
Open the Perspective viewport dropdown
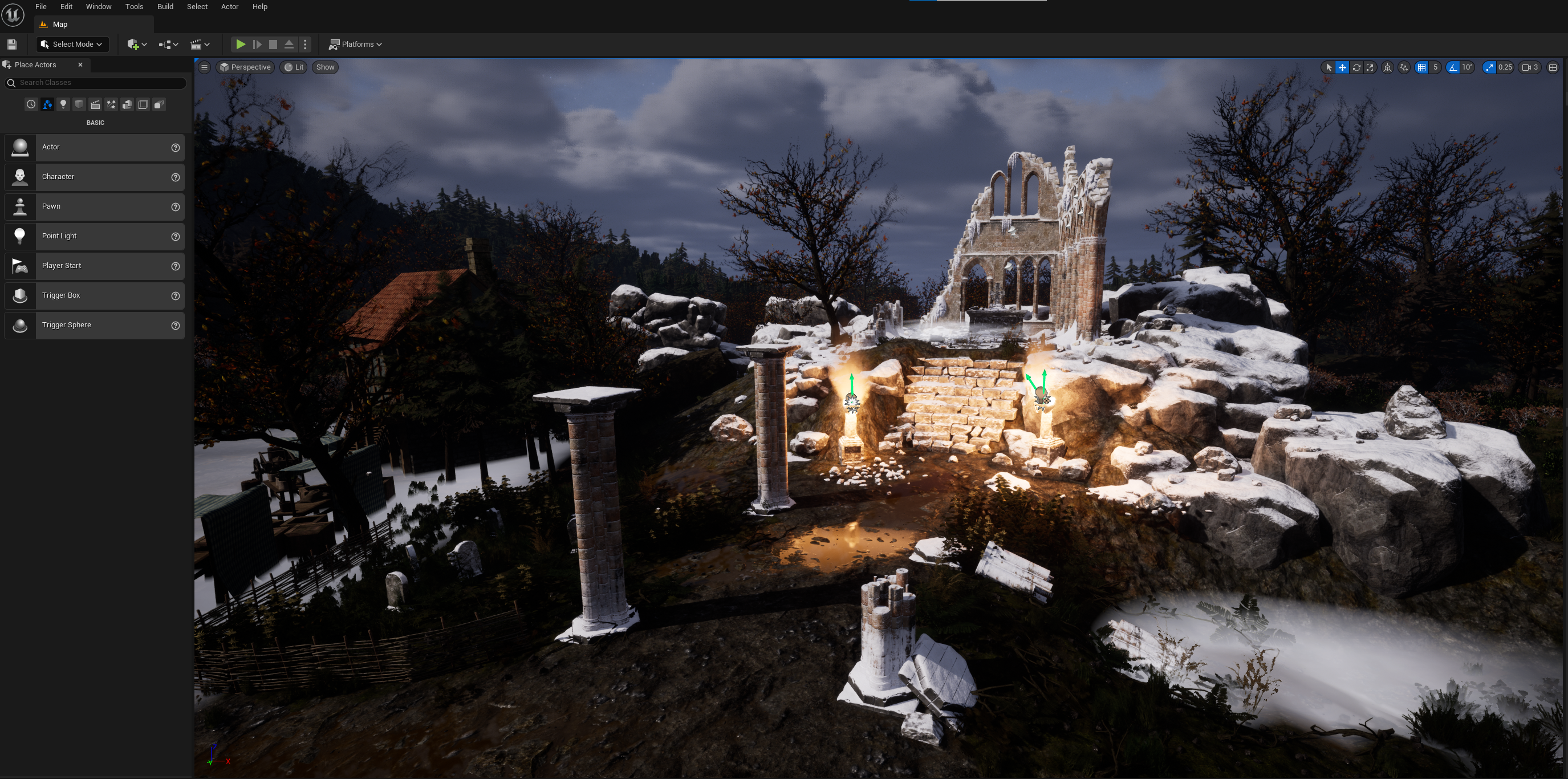pyautogui.click(x=245, y=67)
